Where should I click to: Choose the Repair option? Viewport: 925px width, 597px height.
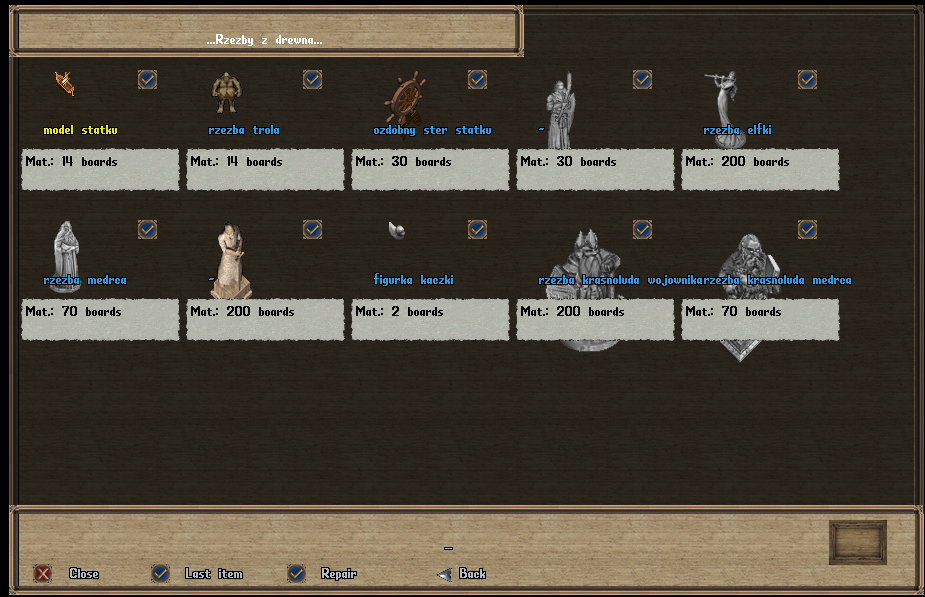click(296, 573)
